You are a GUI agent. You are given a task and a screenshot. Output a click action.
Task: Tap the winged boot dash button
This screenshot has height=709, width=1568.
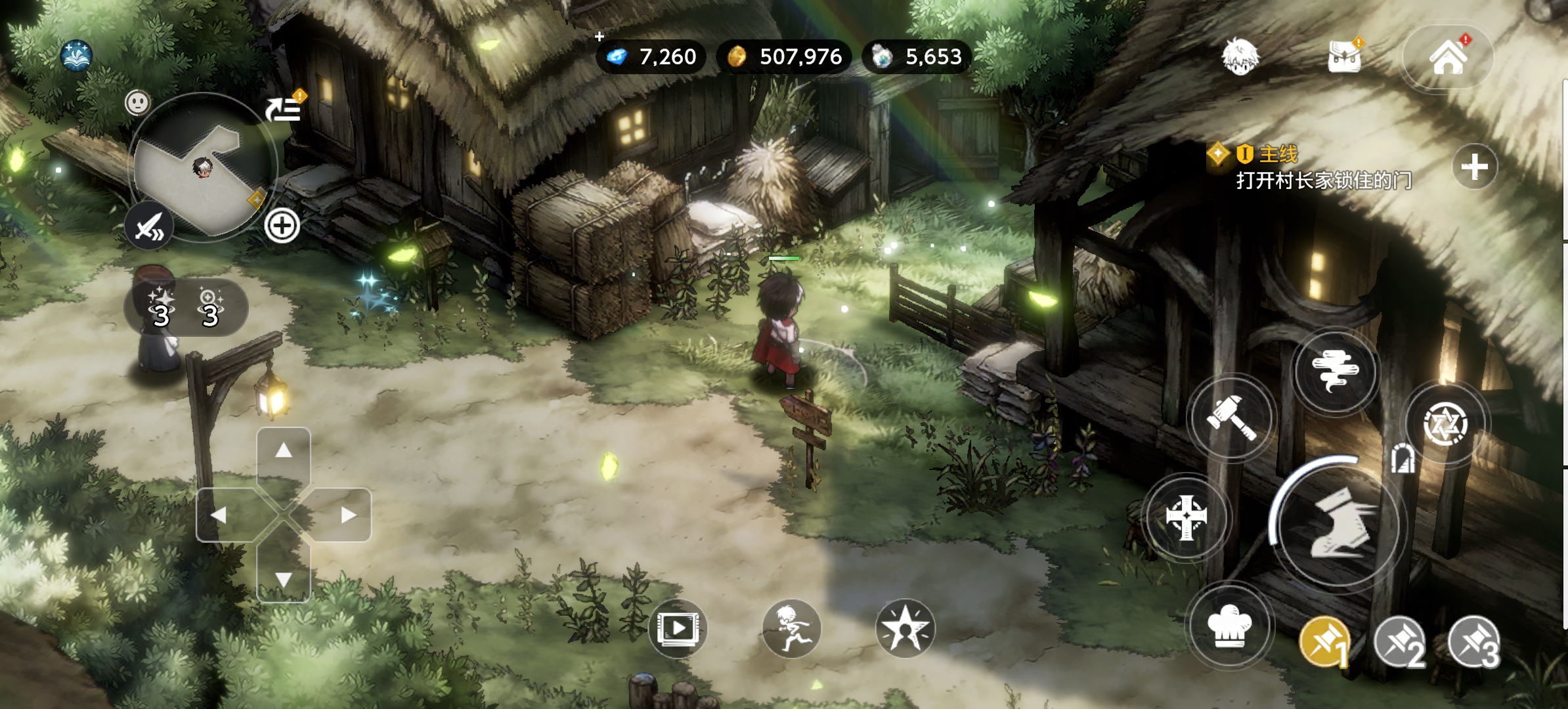[x=1339, y=523]
